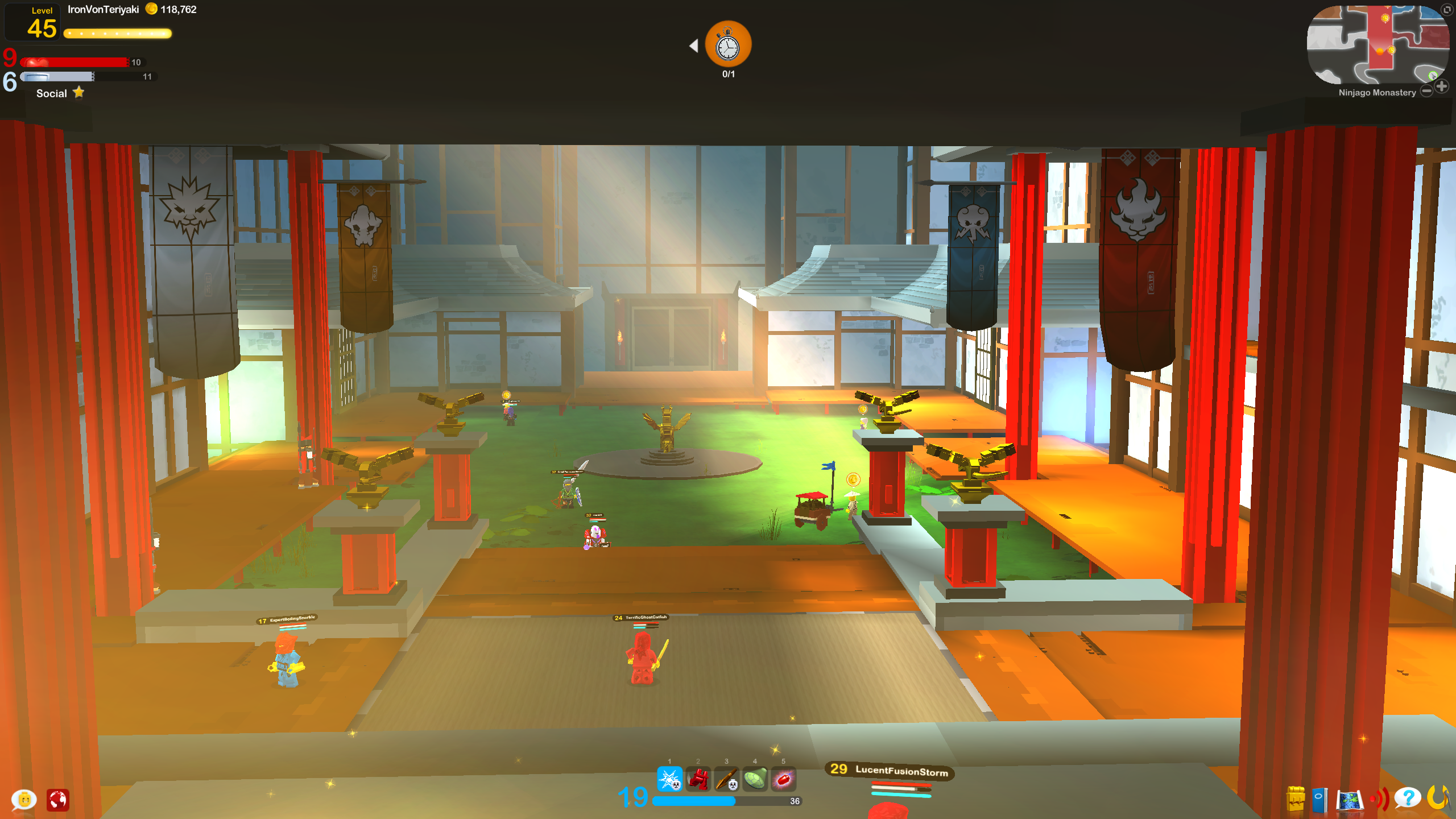Select the turtle shell item in slot 4

coord(755,779)
